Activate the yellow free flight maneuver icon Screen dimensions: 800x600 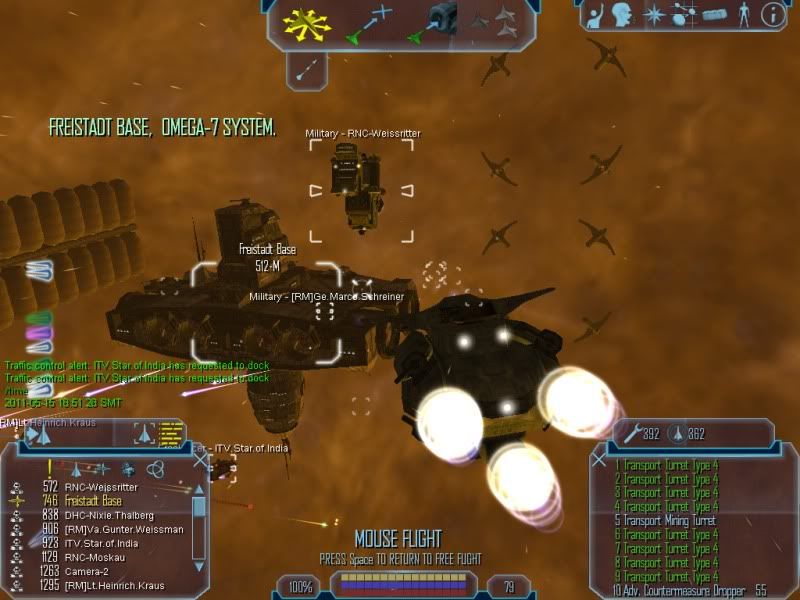click(303, 24)
